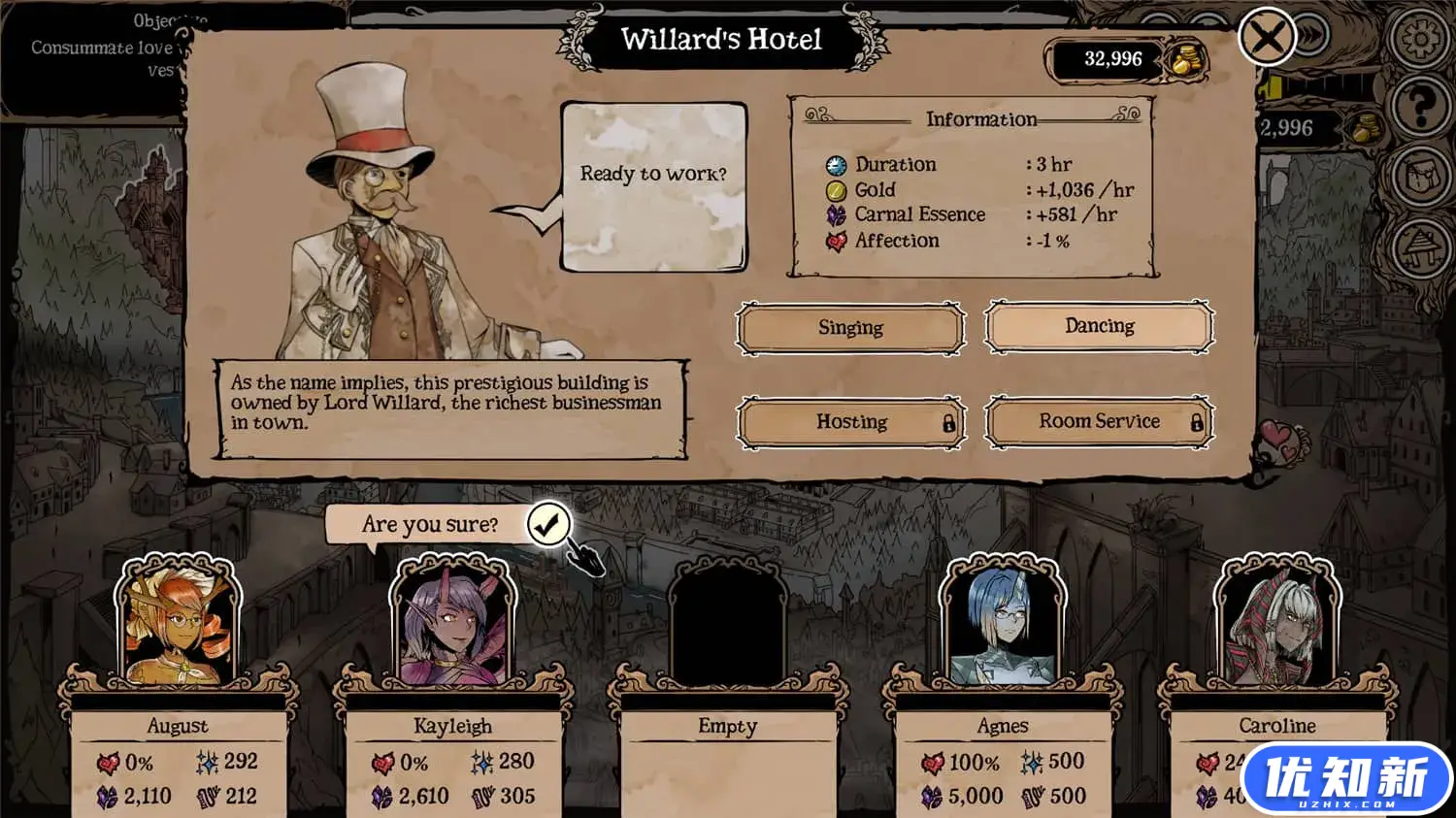Close the Willard's Hotel window

tap(1267, 38)
